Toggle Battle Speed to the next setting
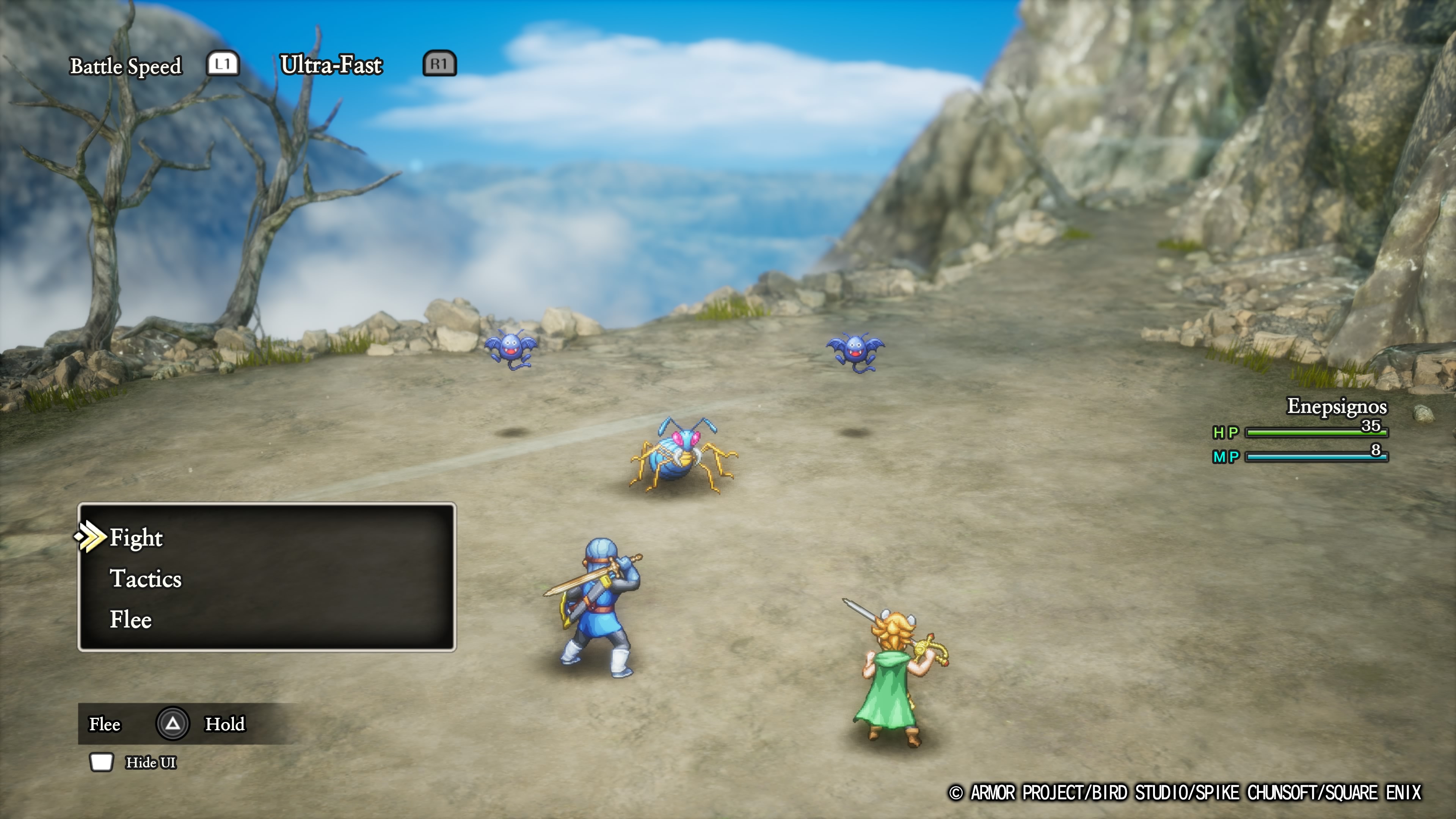 click(x=126, y=65)
